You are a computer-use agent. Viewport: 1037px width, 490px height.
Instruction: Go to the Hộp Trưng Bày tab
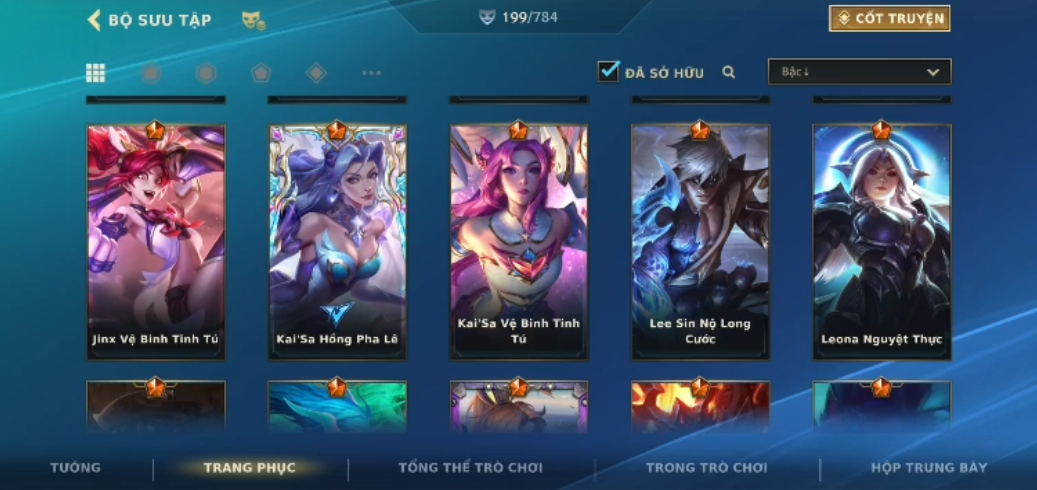(929, 468)
